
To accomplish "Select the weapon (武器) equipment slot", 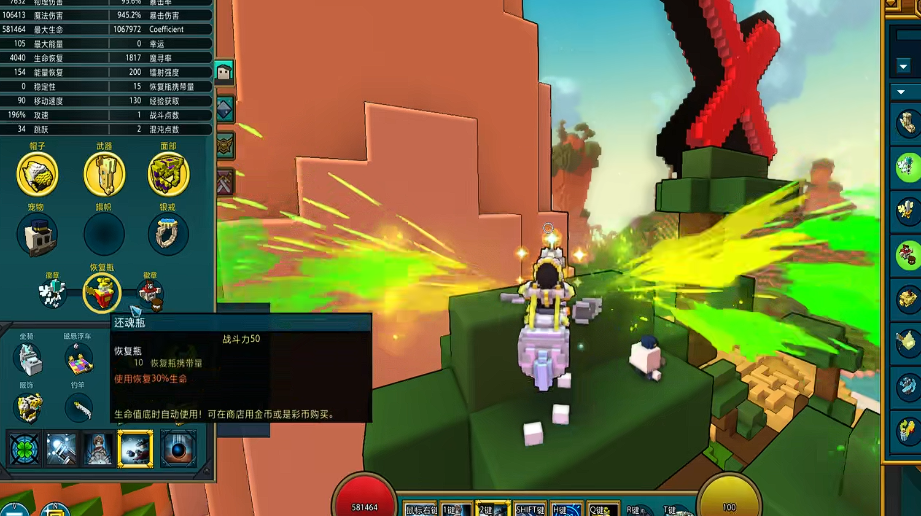I will [x=103, y=176].
